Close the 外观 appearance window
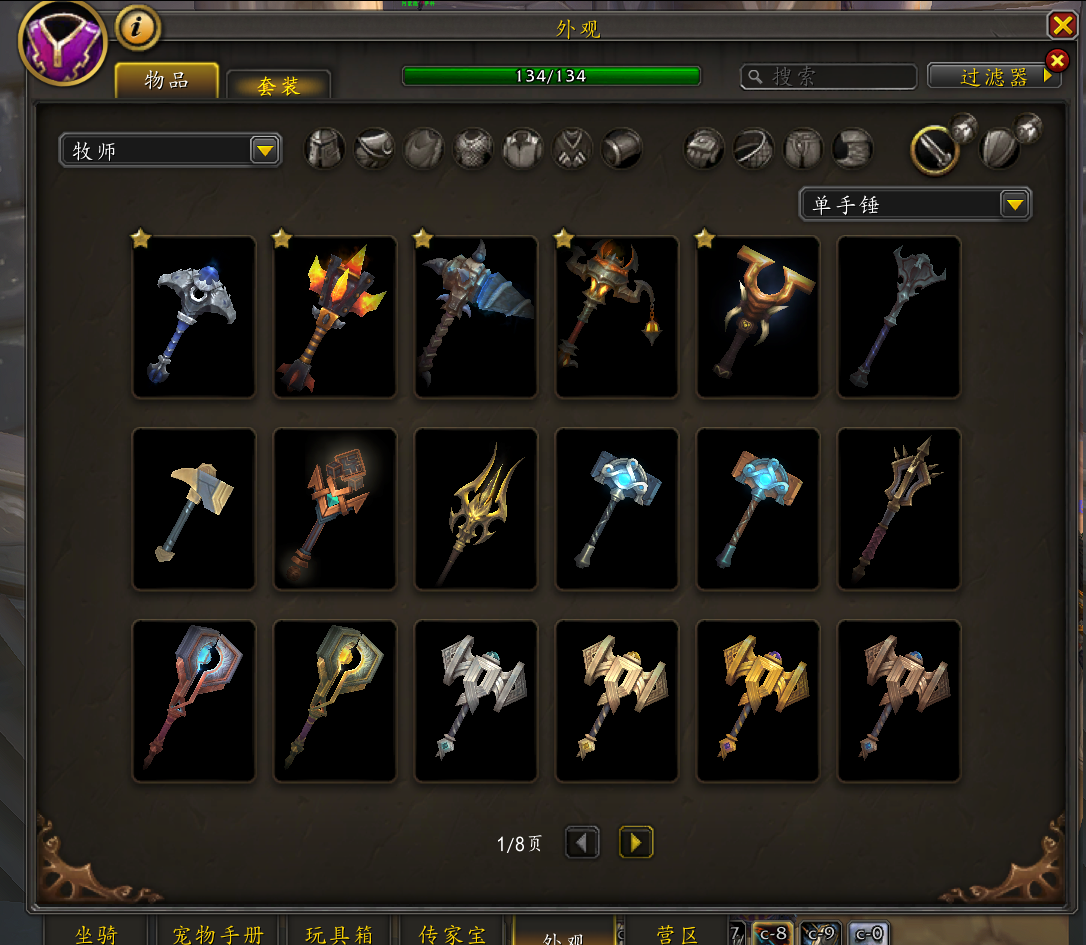Image resolution: width=1086 pixels, height=945 pixels. 1061,25
